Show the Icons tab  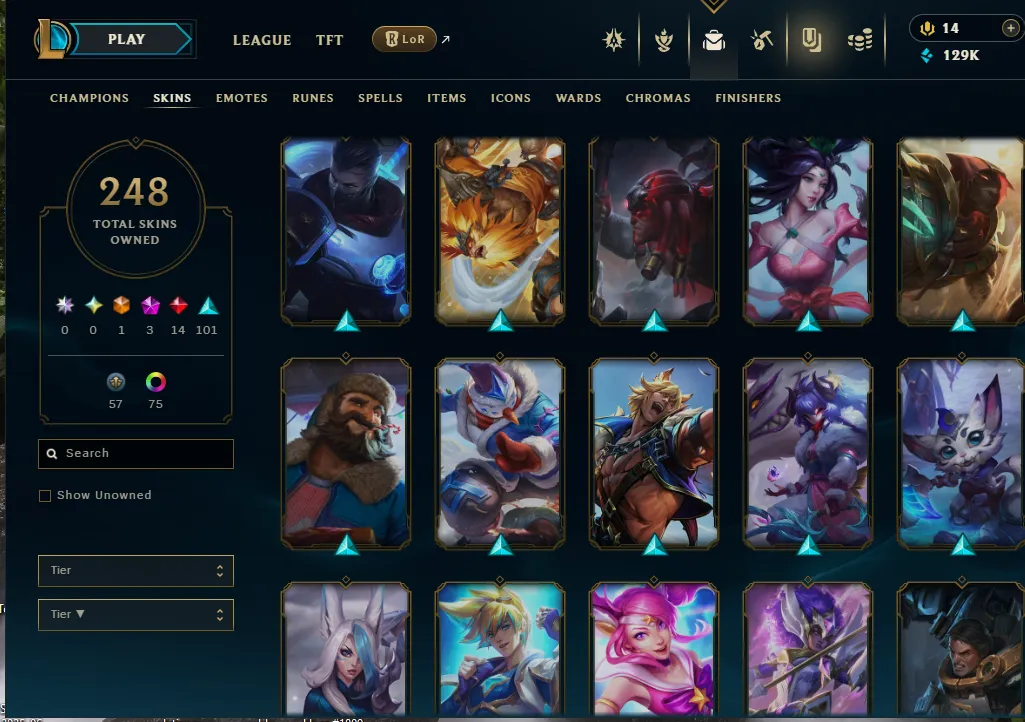point(510,98)
